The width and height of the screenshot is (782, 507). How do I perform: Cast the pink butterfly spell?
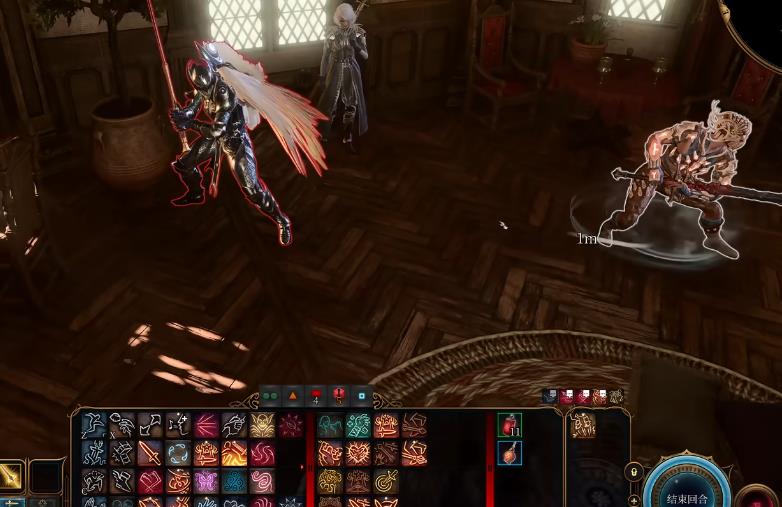click(206, 482)
